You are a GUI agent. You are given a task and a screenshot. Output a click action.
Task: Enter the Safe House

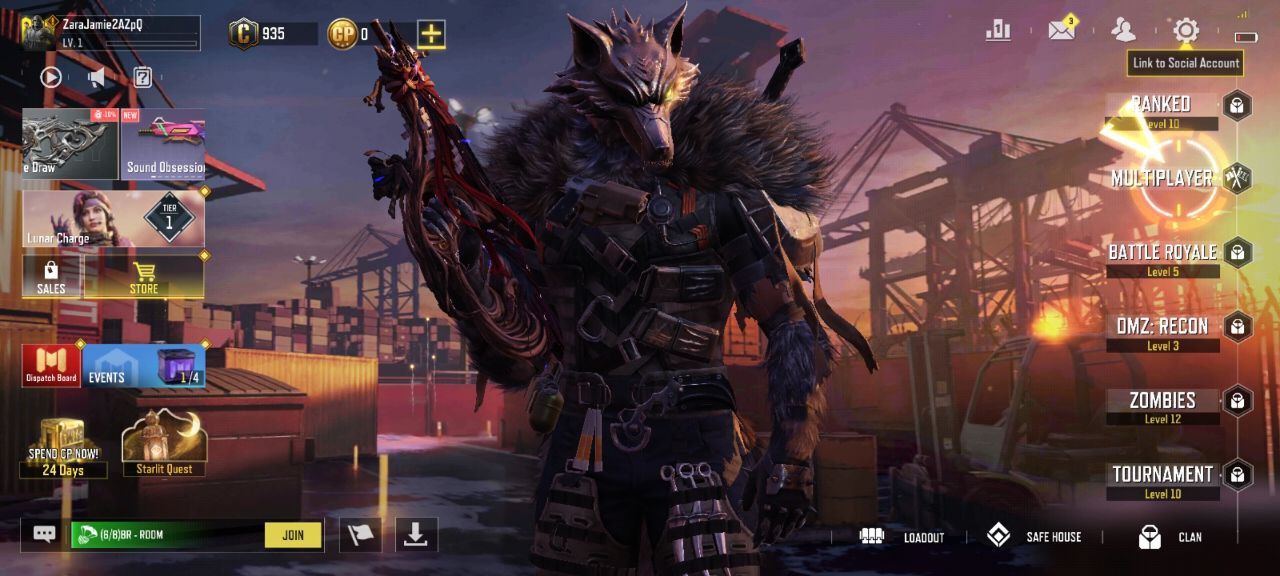pos(1035,537)
